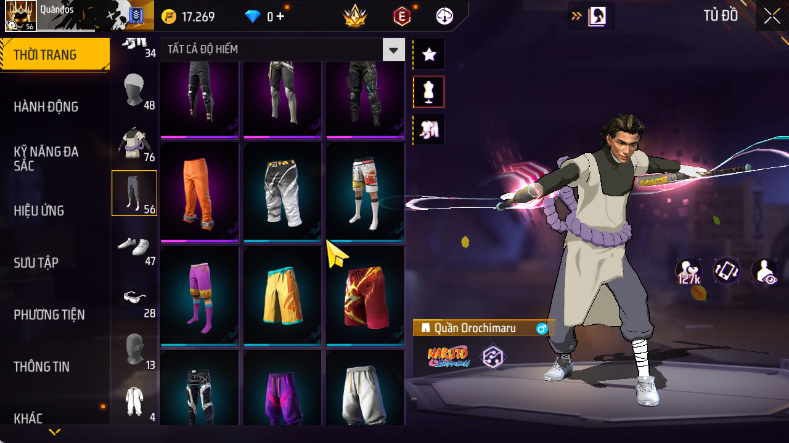
Task: Click the mannequin outfit view button
Action: tap(429, 91)
